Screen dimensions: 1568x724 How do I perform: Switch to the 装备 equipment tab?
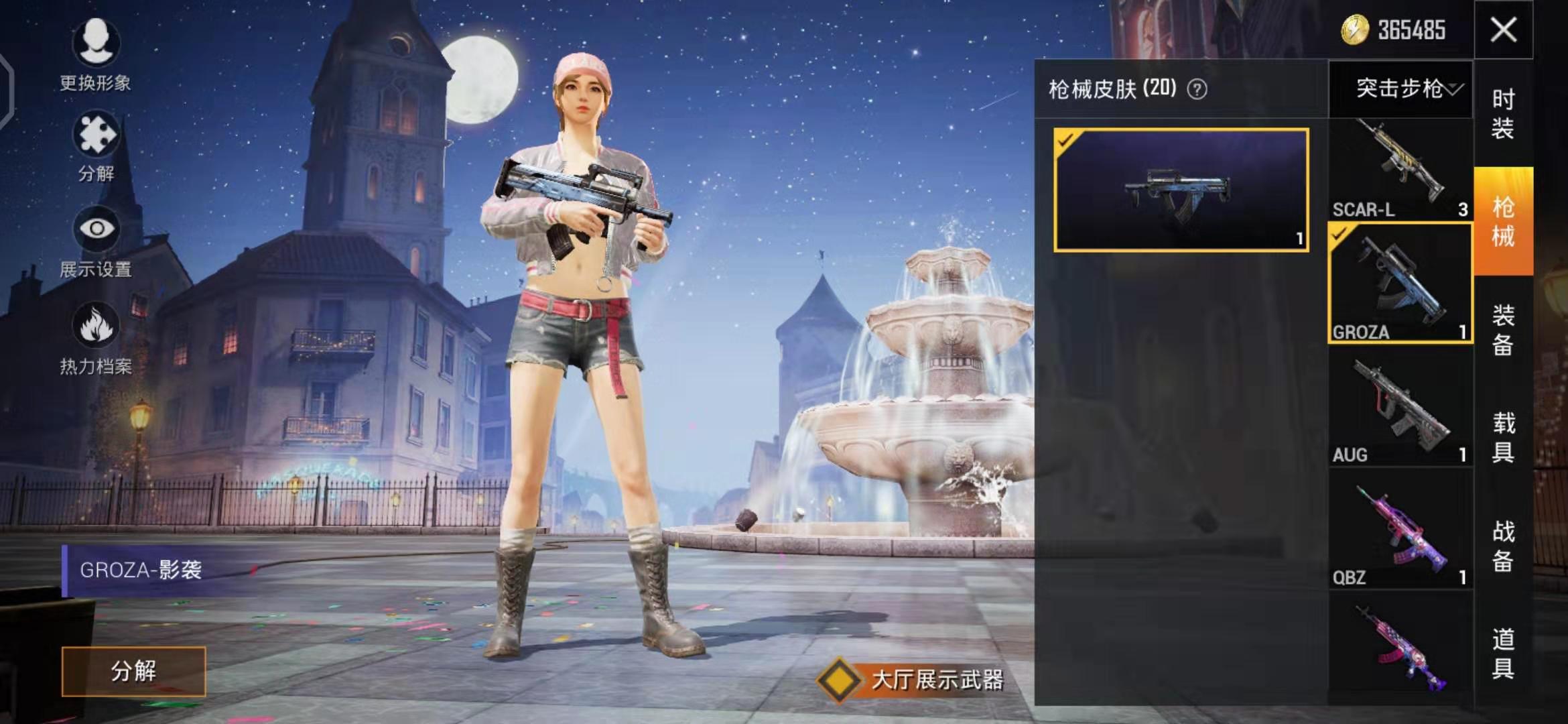[1503, 330]
